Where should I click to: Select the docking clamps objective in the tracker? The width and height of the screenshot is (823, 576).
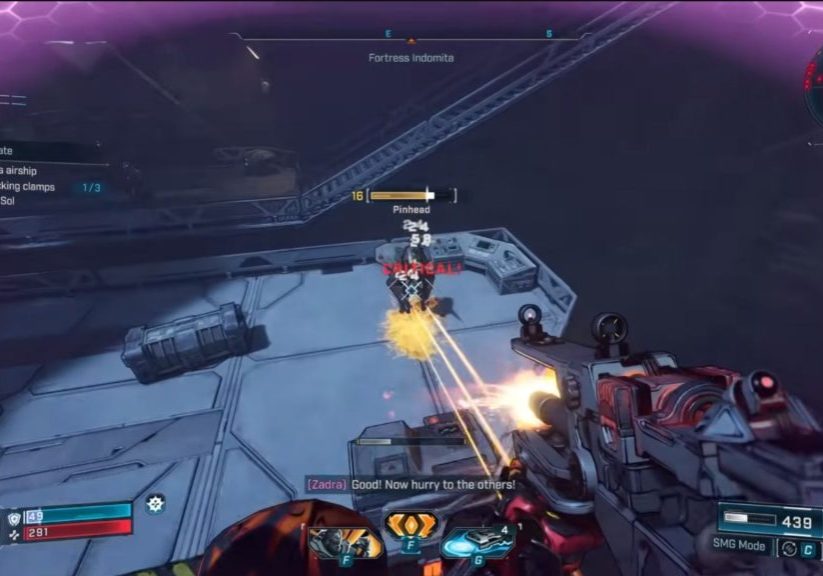pyautogui.click(x=45, y=187)
